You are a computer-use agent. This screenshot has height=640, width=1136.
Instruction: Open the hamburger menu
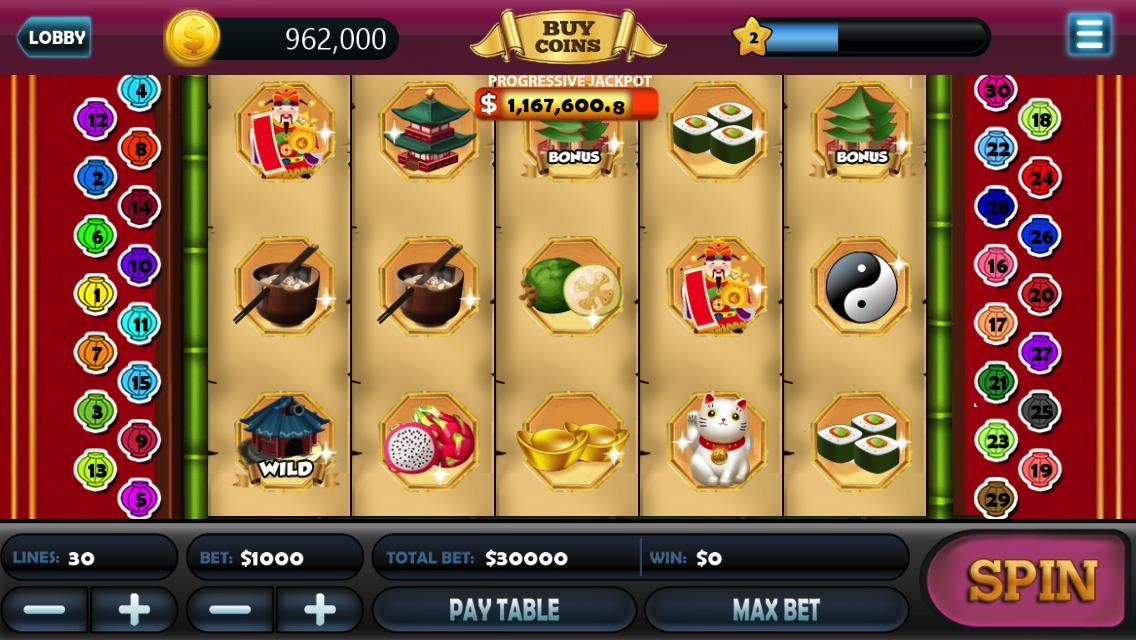tap(1089, 35)
